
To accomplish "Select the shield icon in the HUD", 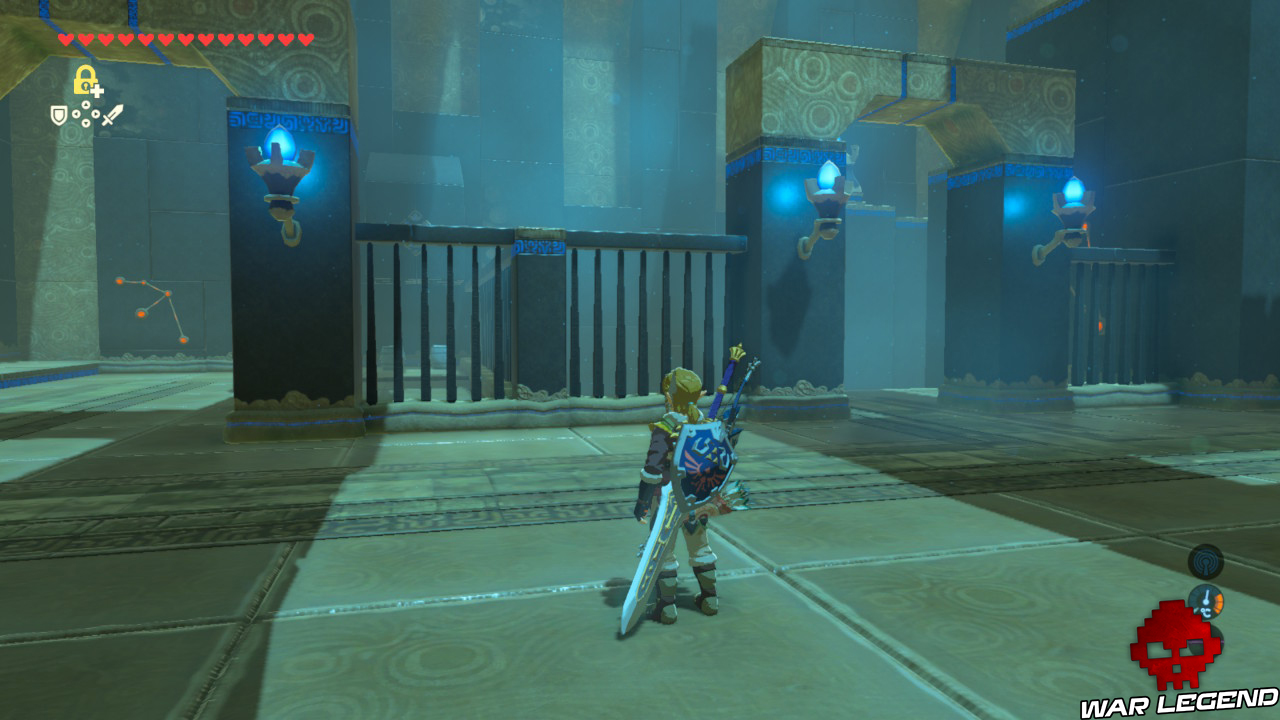I will (59, 116).
